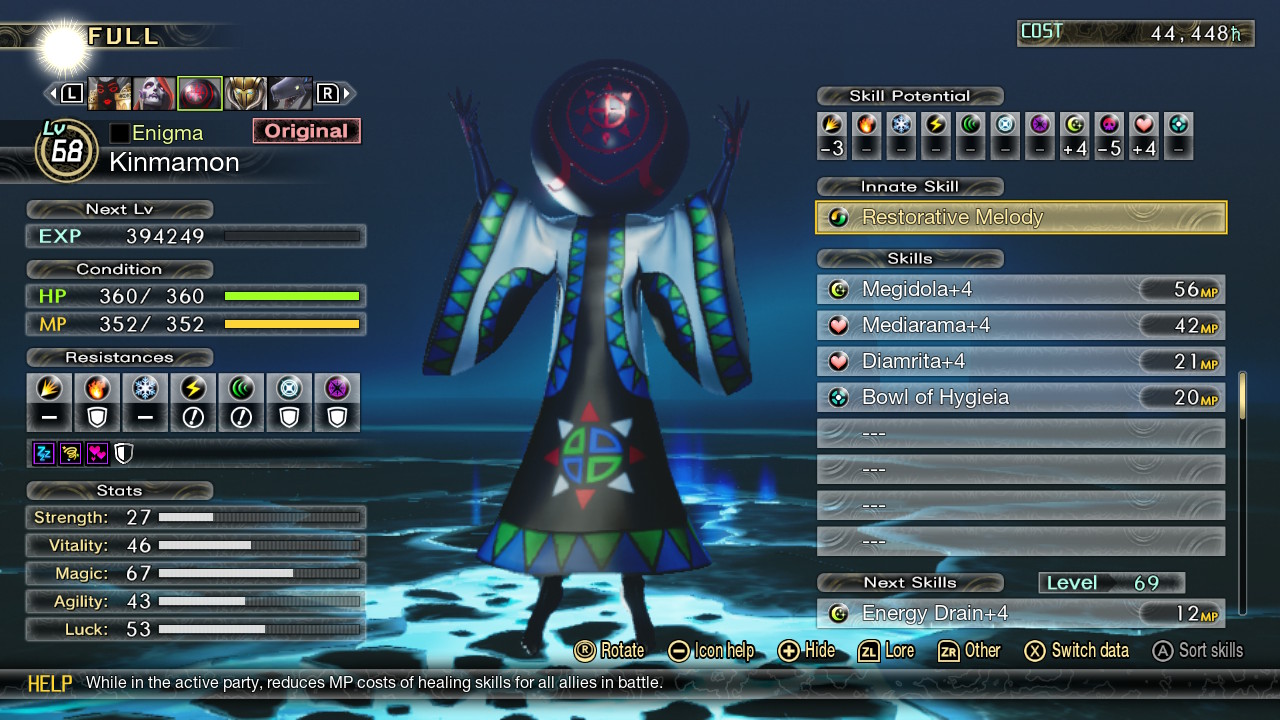Select the Kinmamon sphere portrait
Image resolution: width=1280 pixels, height=720 pixels.
[x=199, y=94]
